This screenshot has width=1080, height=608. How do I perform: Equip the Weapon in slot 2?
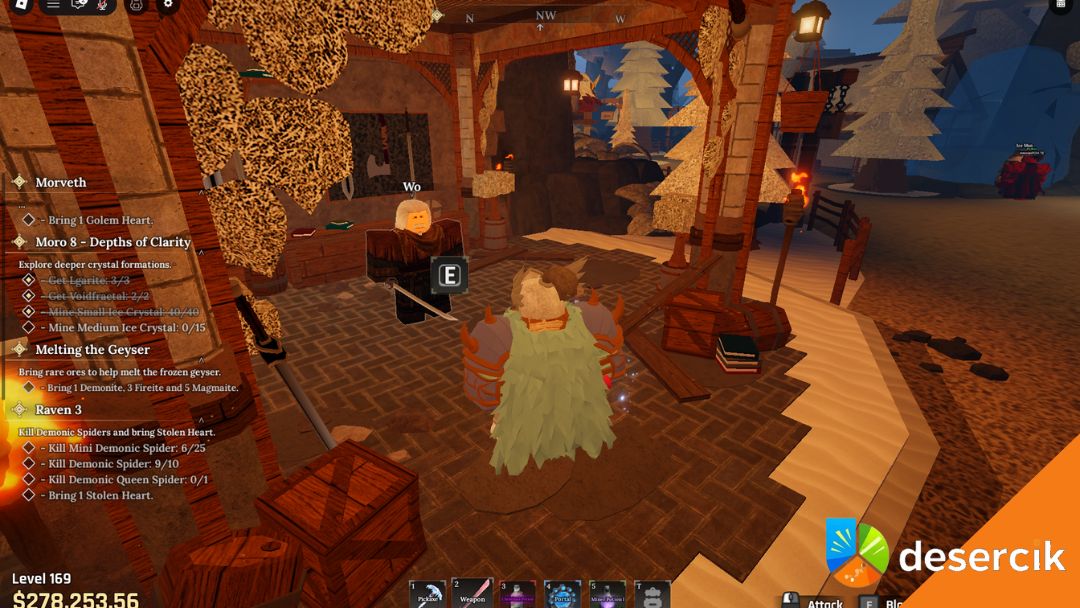[472, 594]
